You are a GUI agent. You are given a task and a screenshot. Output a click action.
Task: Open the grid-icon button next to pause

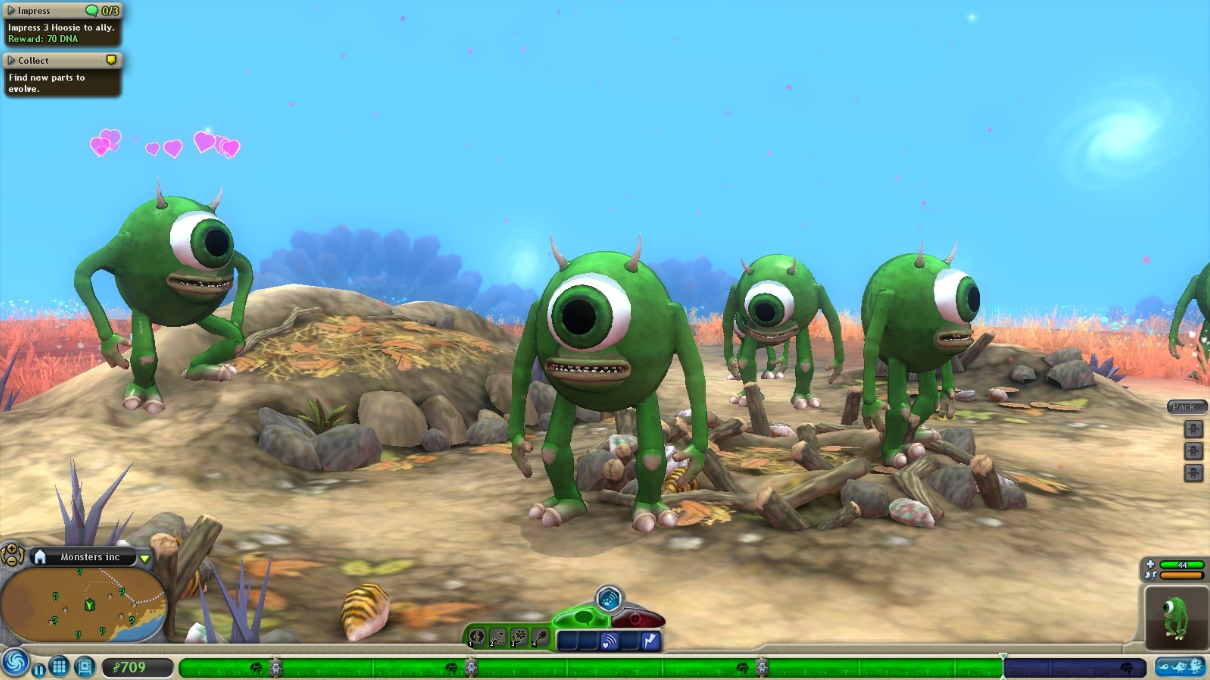click(x=59, y=666)
